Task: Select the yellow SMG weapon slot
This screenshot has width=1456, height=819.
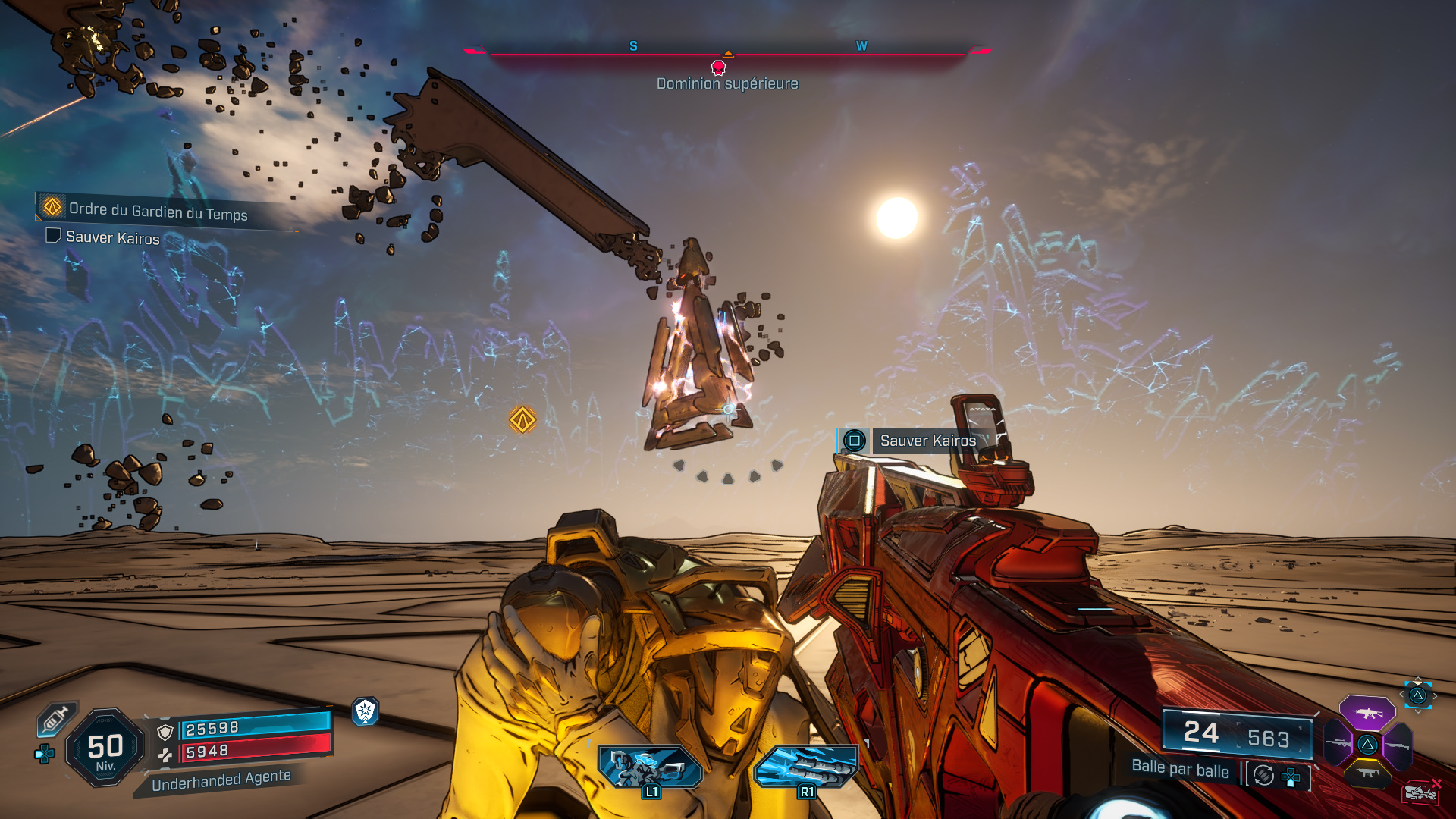Action: [x=1369, y=773]
